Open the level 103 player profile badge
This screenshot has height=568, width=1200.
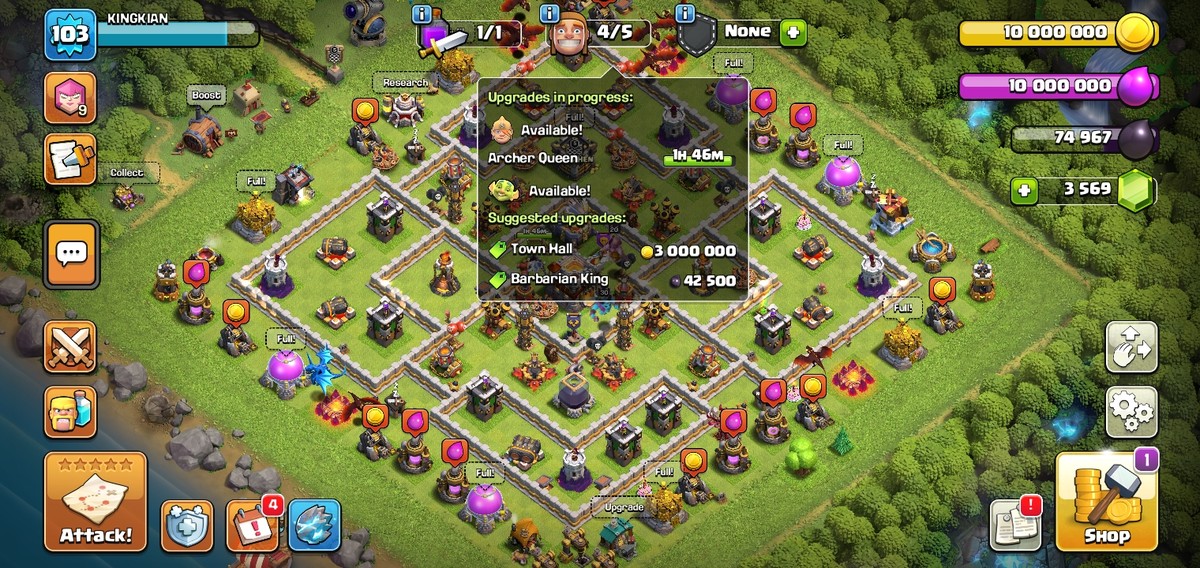click(70, 35)
